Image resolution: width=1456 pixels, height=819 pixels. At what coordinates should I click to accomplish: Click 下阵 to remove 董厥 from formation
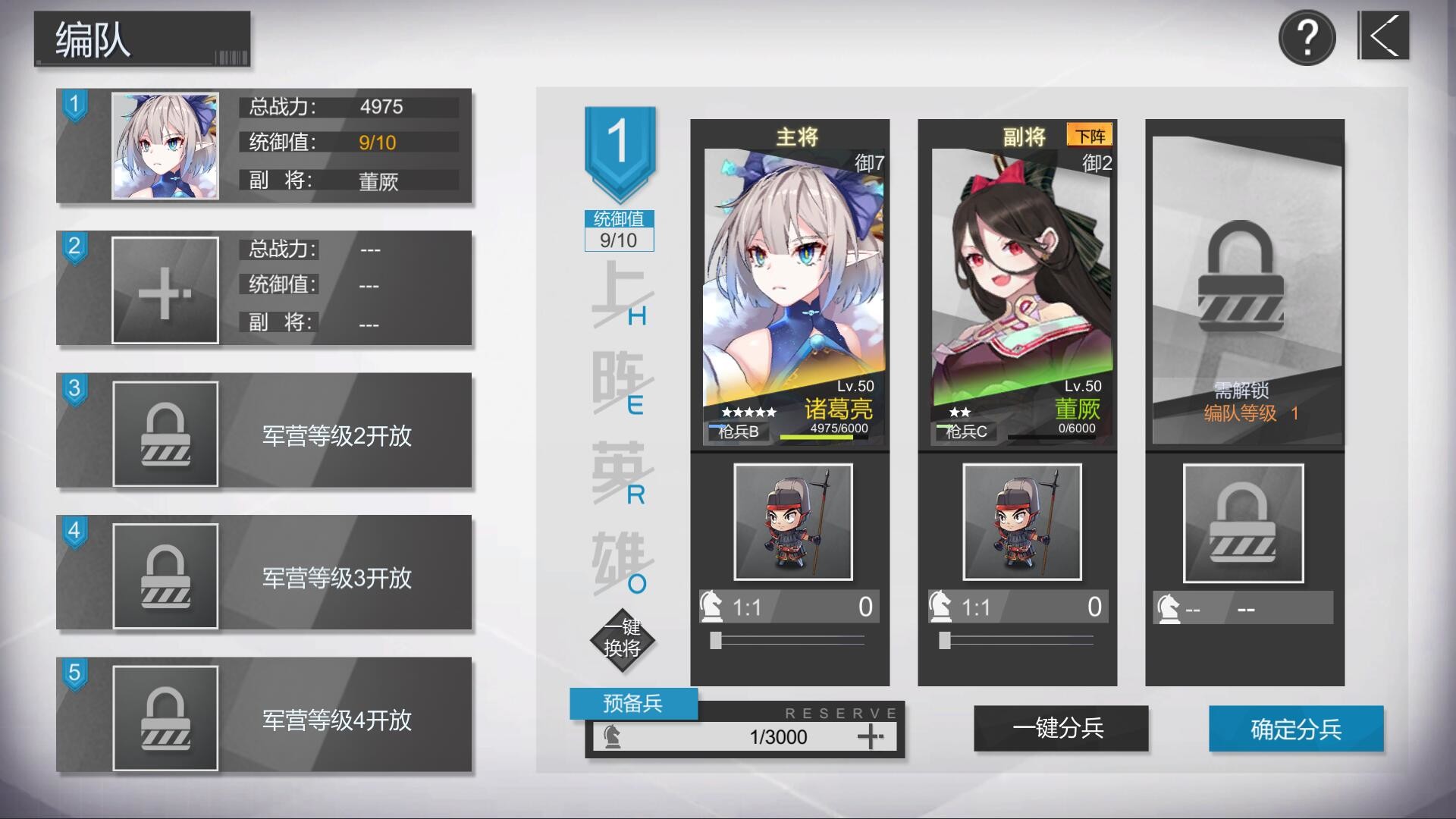point(1087,133)
